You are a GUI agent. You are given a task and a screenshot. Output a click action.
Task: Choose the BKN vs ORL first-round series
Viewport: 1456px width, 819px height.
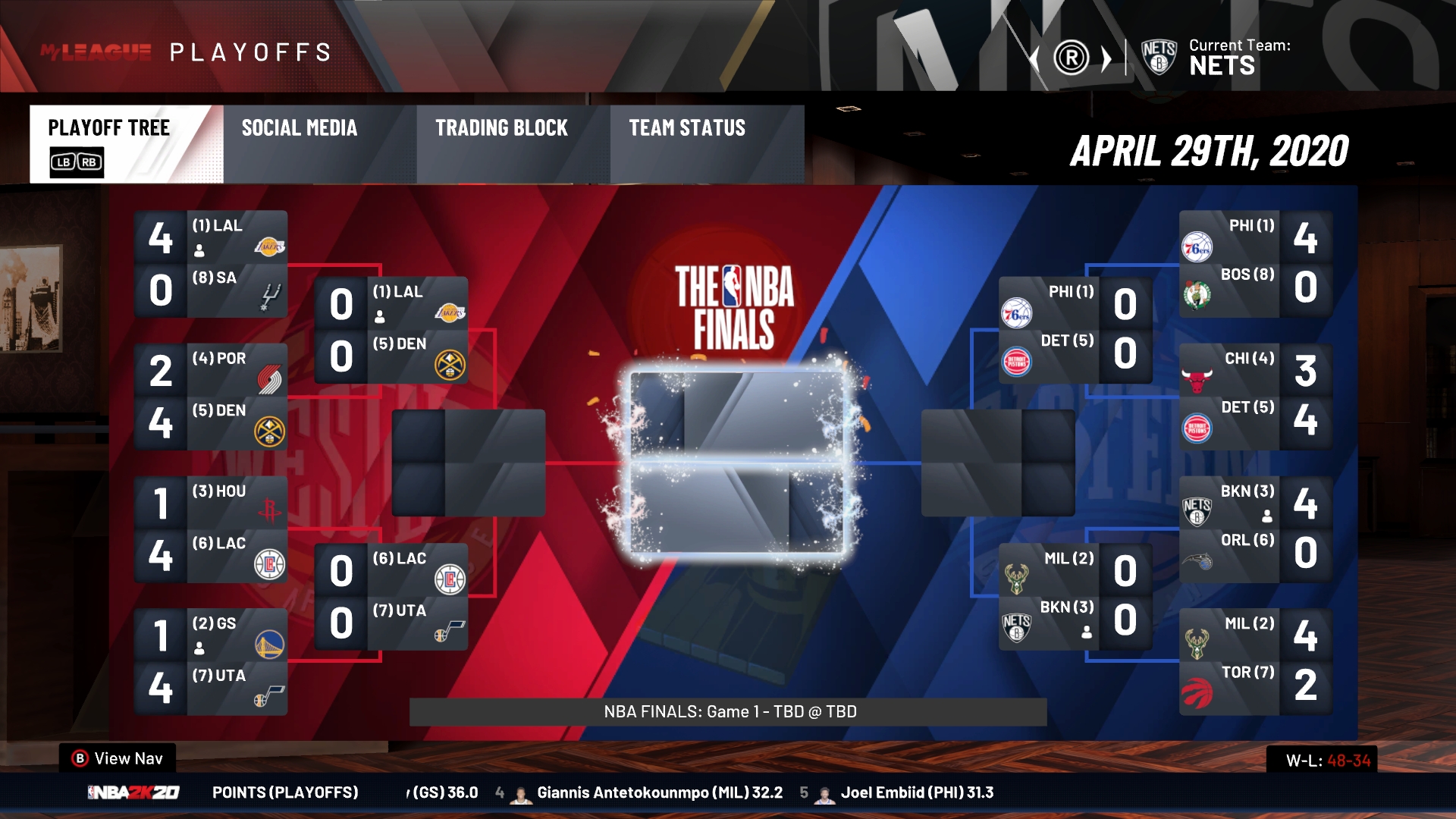click(x=1255, y=529)
